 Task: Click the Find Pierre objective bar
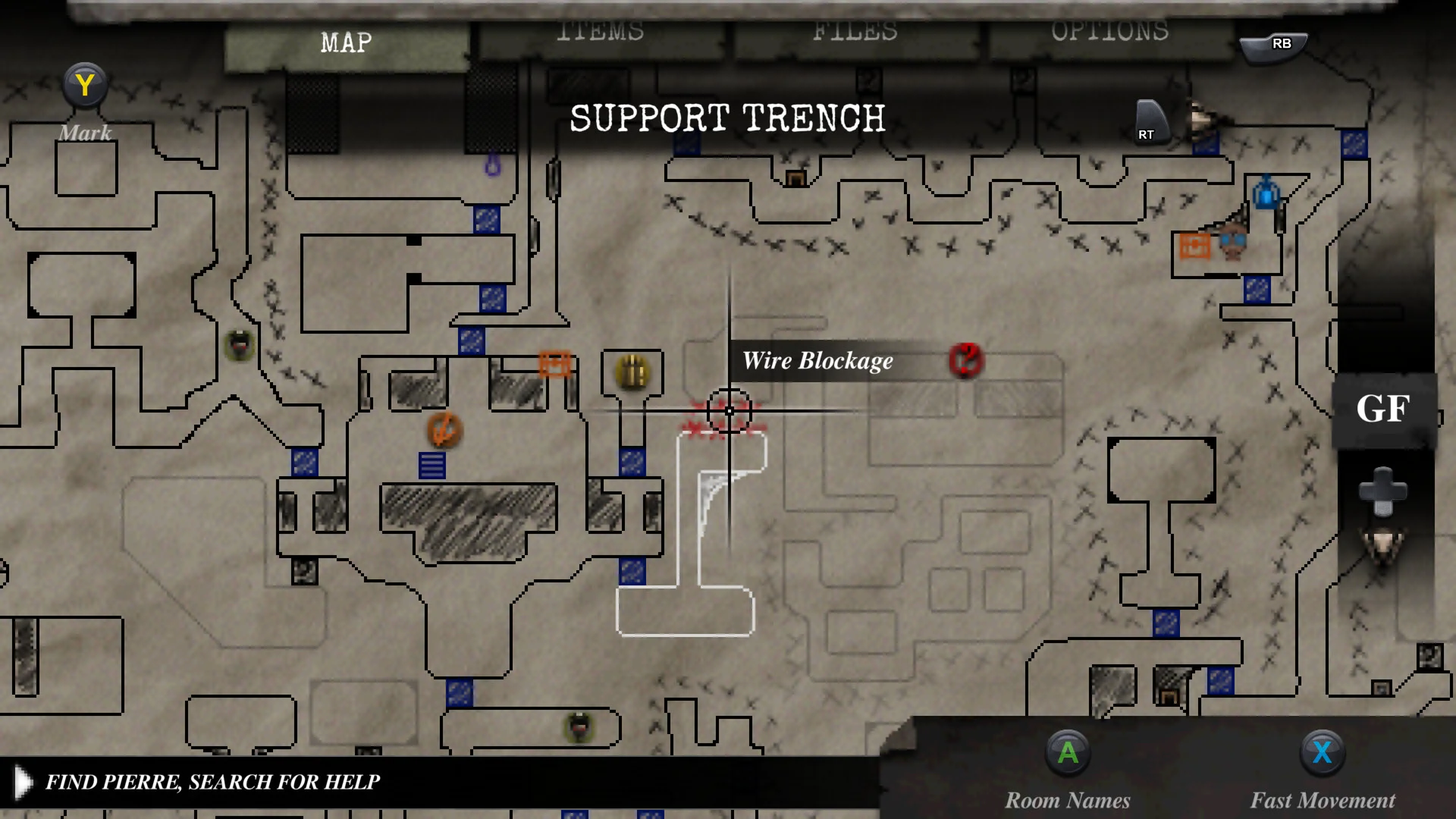point(212,782)
